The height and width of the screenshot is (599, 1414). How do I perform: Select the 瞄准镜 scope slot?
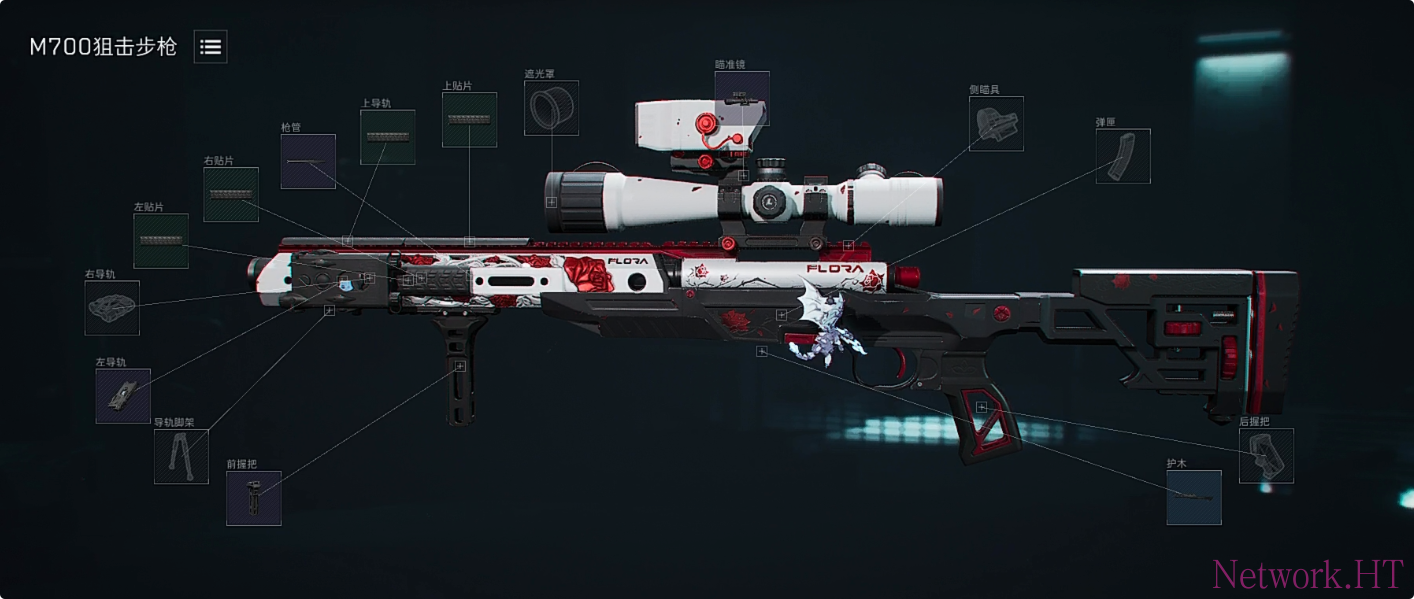(742, 98)
